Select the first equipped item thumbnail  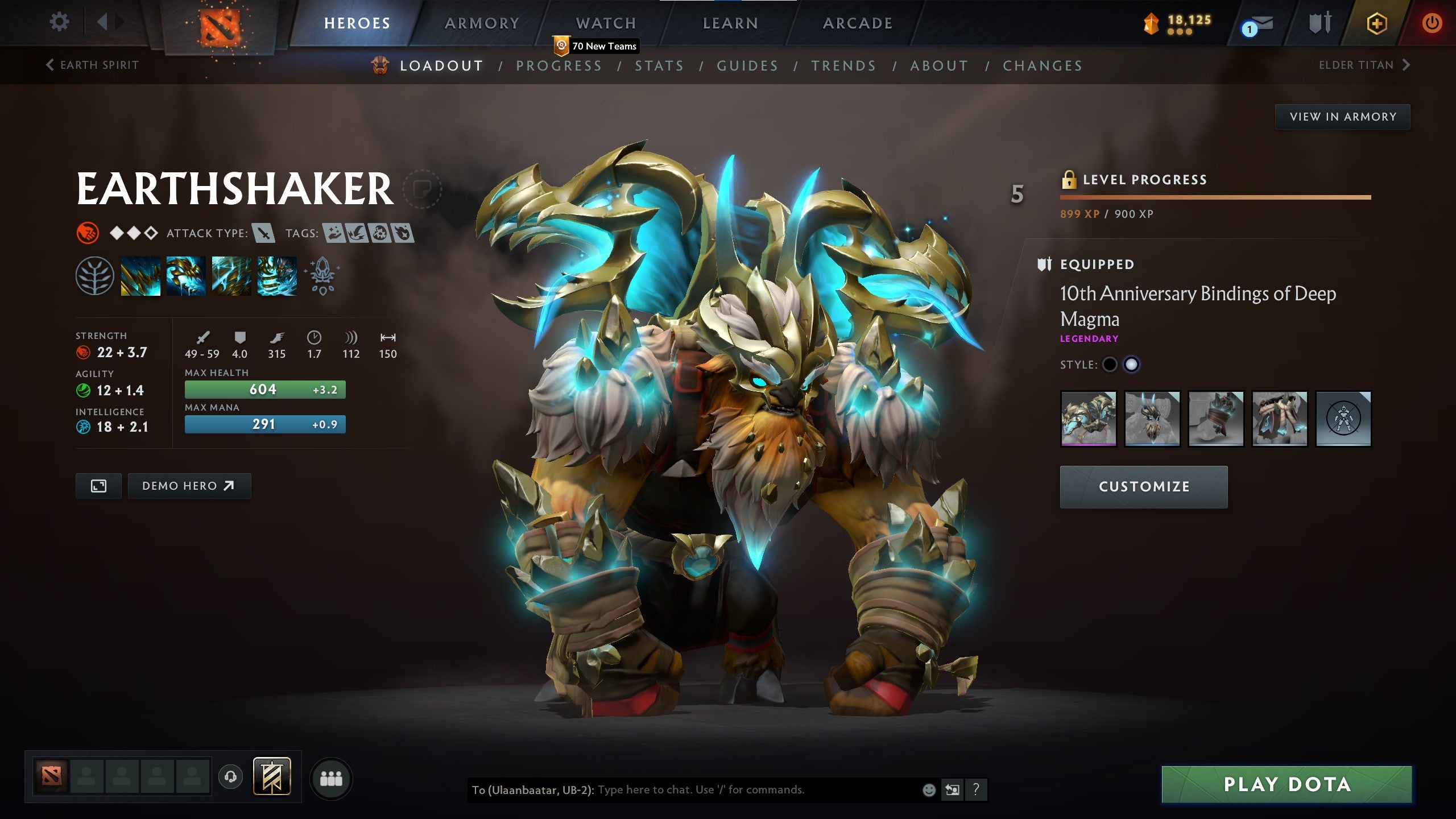pos(1089,419)
